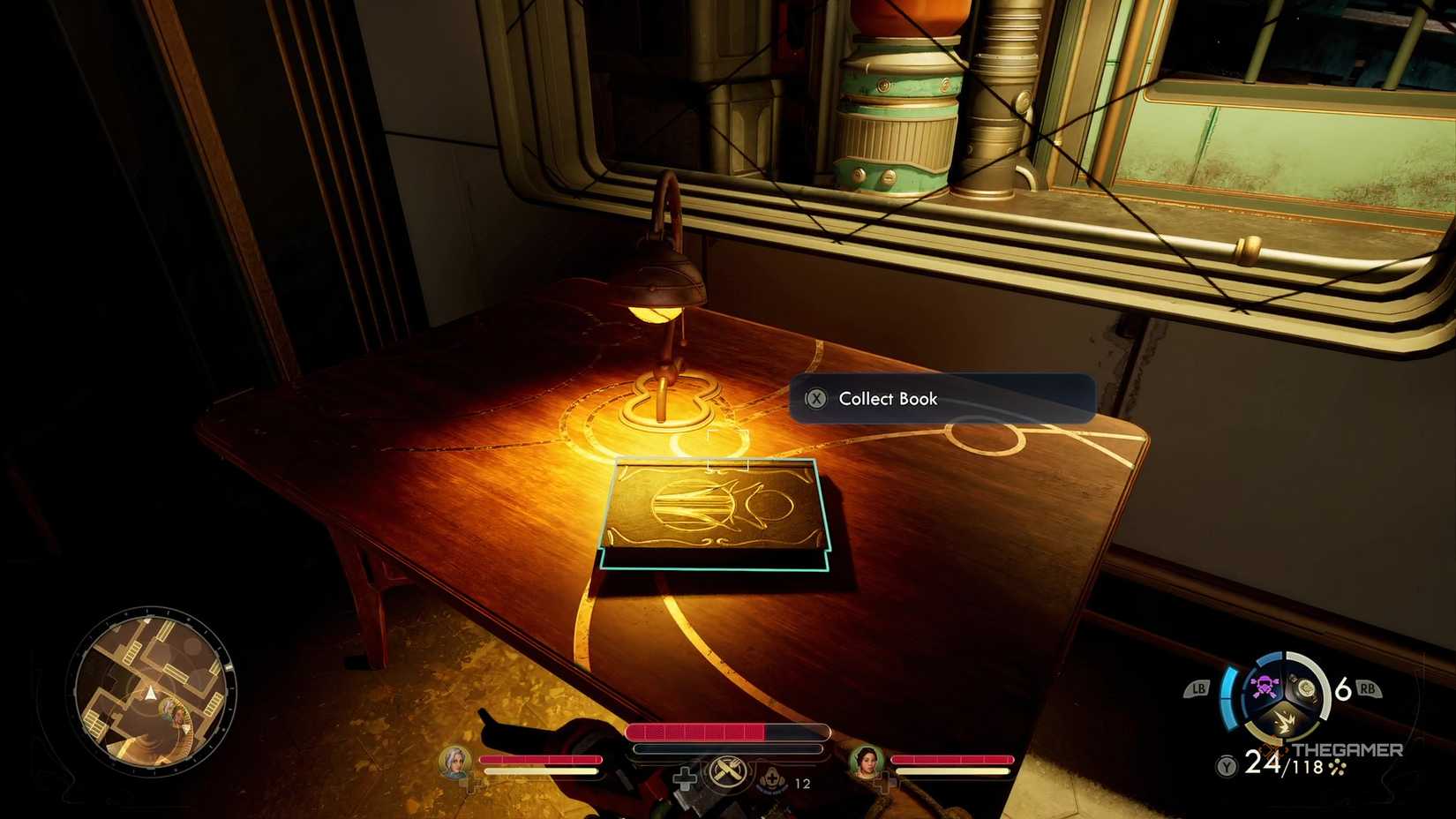The width and height of the screenshot is (1456, 819).
Task: Click the ammo pips icon beside 118
Action: coord(1337,767)
